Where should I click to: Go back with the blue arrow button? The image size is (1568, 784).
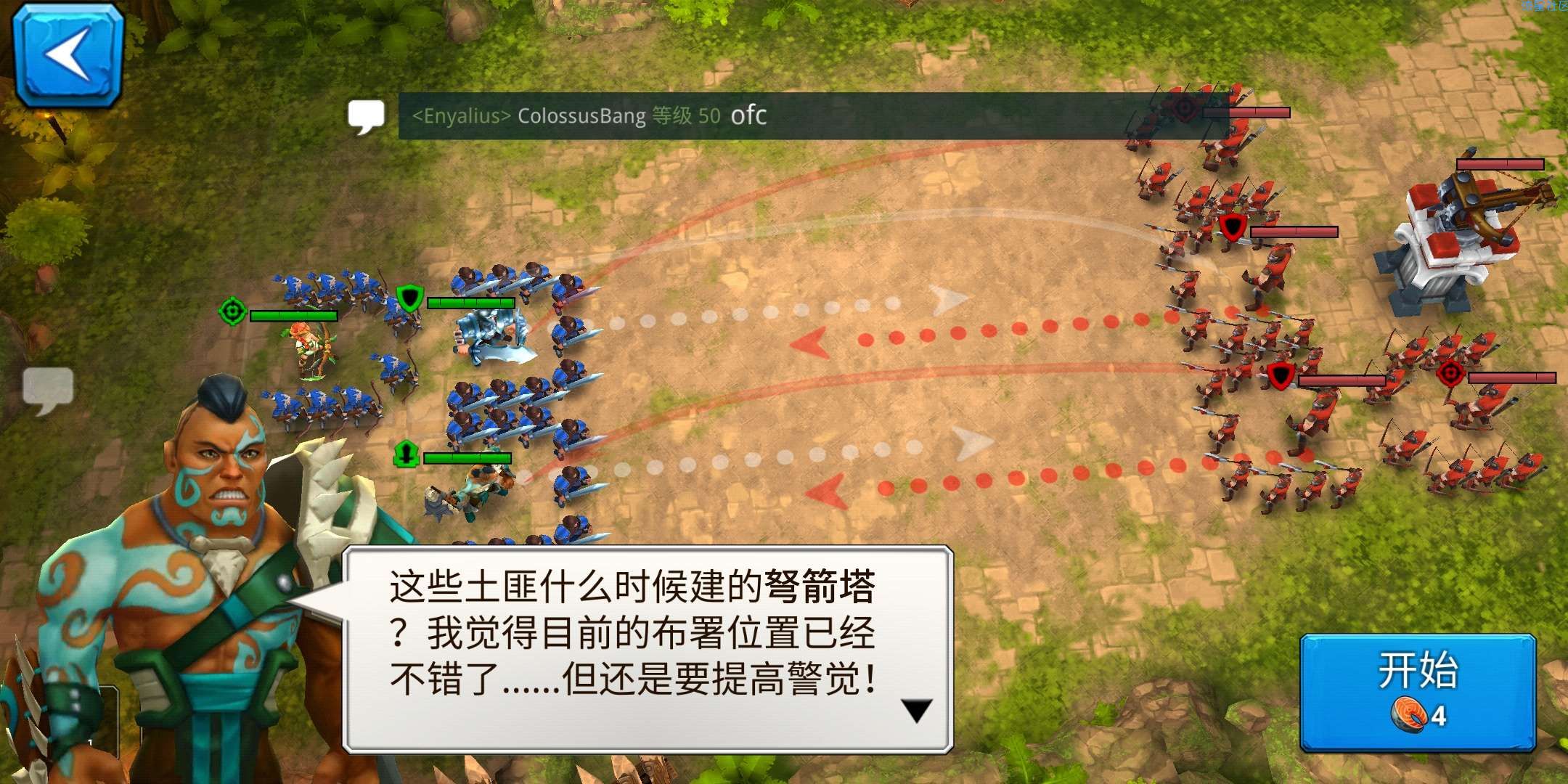[69, 55]
